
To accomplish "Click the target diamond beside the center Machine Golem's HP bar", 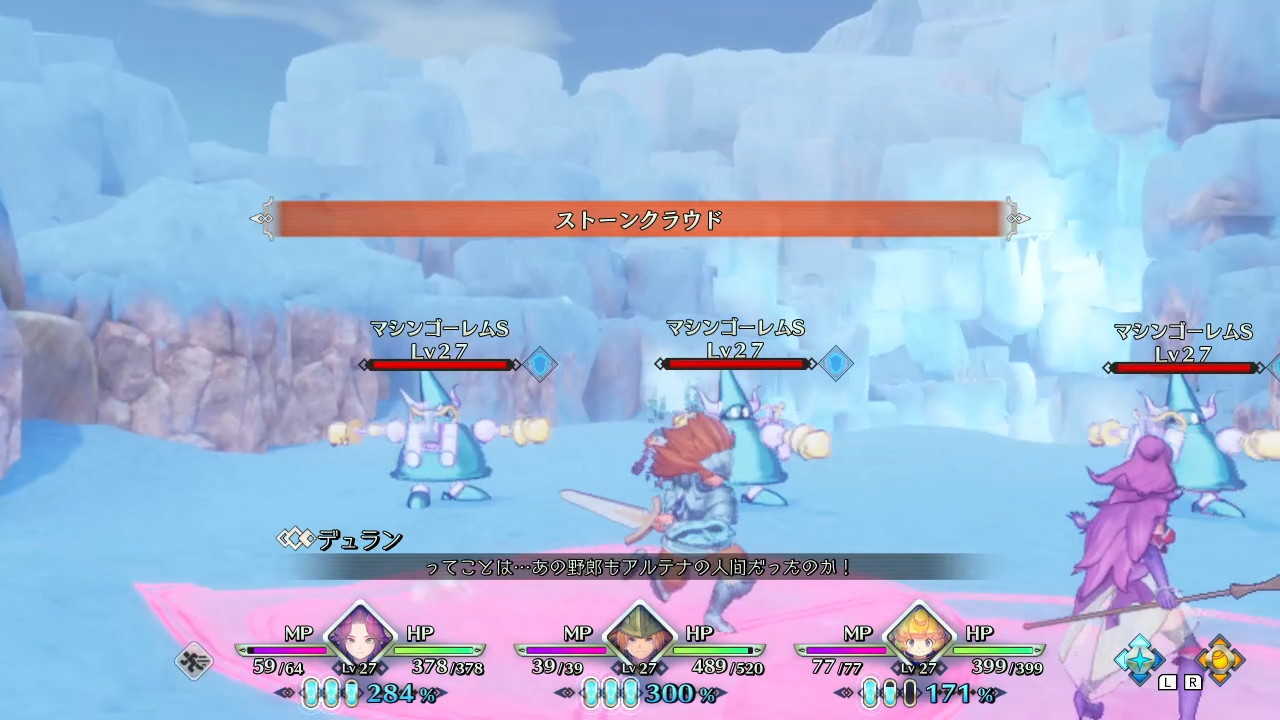I will (836, 363).
